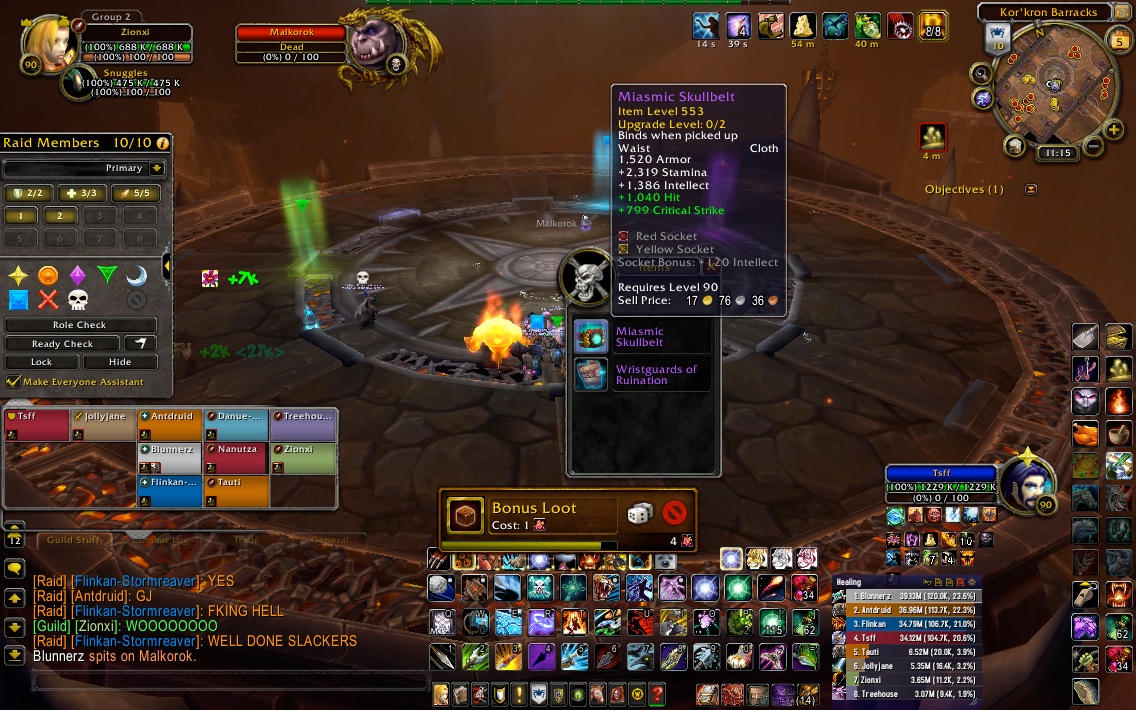Initiate a Ready Check

pos(62,344)
